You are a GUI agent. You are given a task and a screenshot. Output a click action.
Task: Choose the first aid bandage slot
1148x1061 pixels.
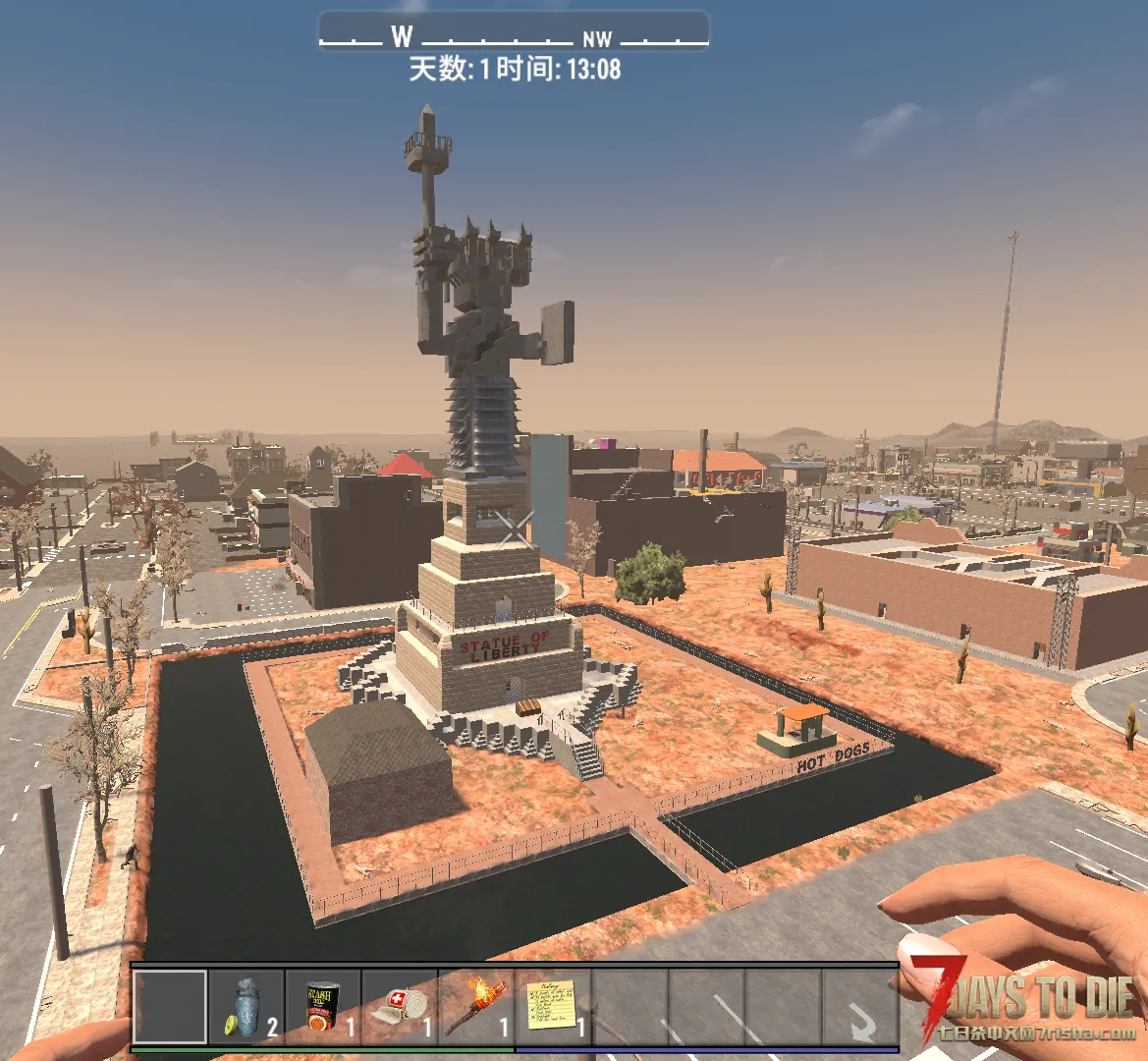pos(400,1007)
